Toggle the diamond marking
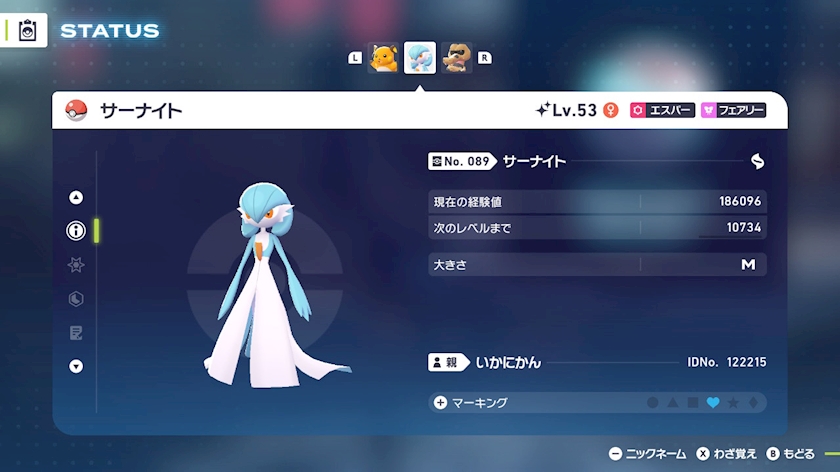Screen dimensions: 840x472 click(x=753, y=403)
